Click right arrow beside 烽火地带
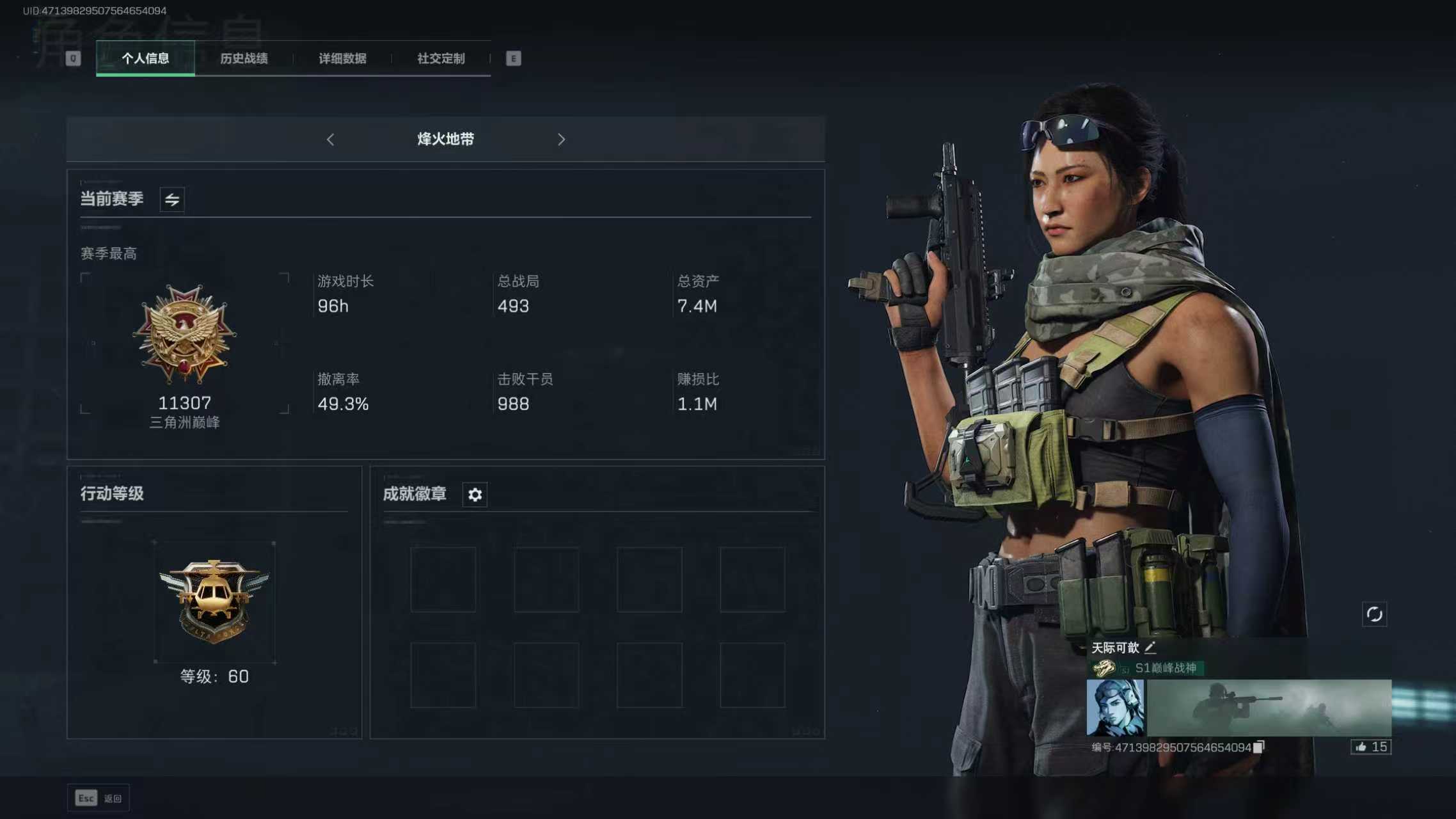 (x=561, y=139)
